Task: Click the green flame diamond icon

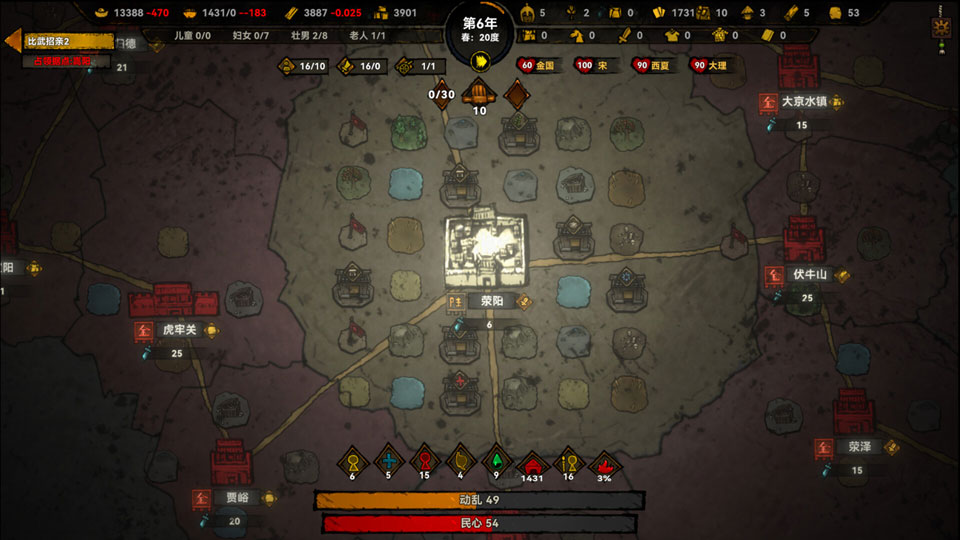Action: [496, 461]
